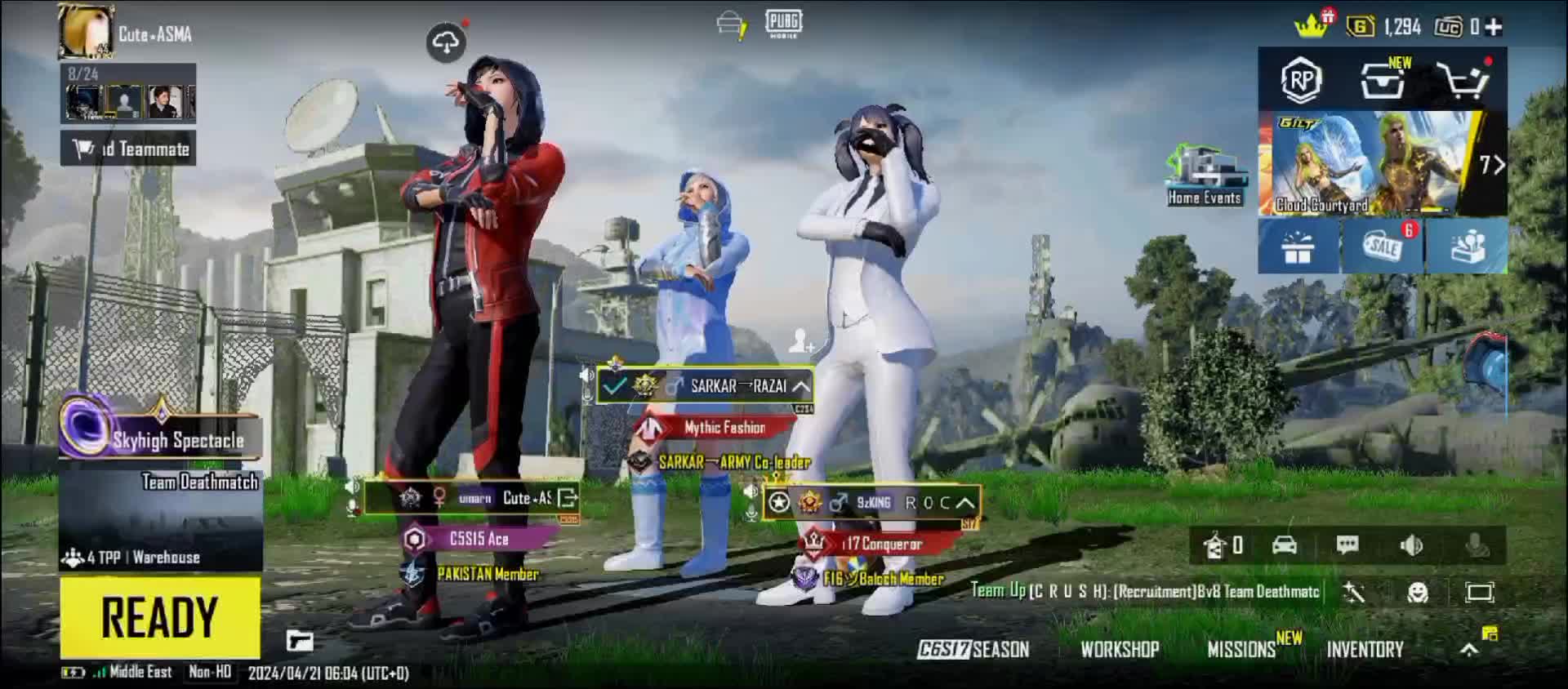Image resolution: width=1568 pixels, height=689 pixels.
Task: Add UC with the plus button
Action: 1494,27
